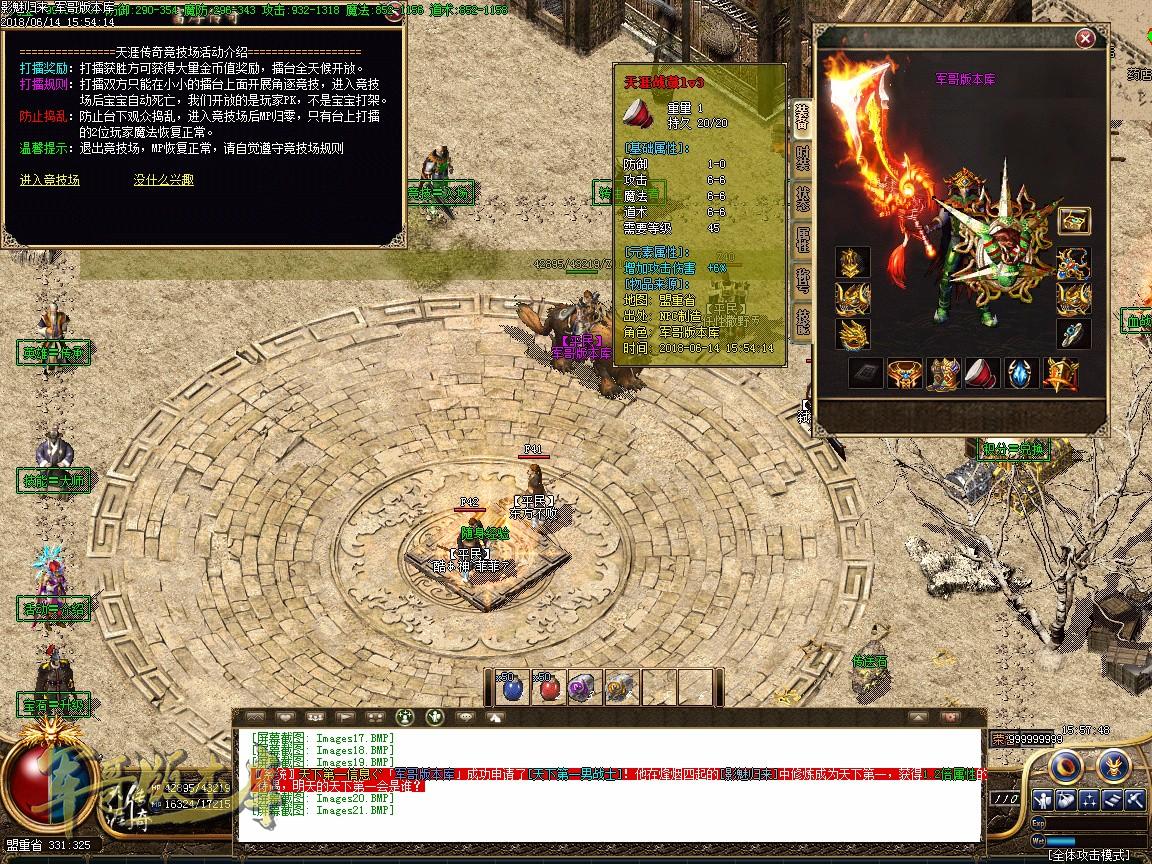The width and height of the screenshot is (1152, 864).
Task: Open the 状态 tab
Action: (x=802, y=198)
